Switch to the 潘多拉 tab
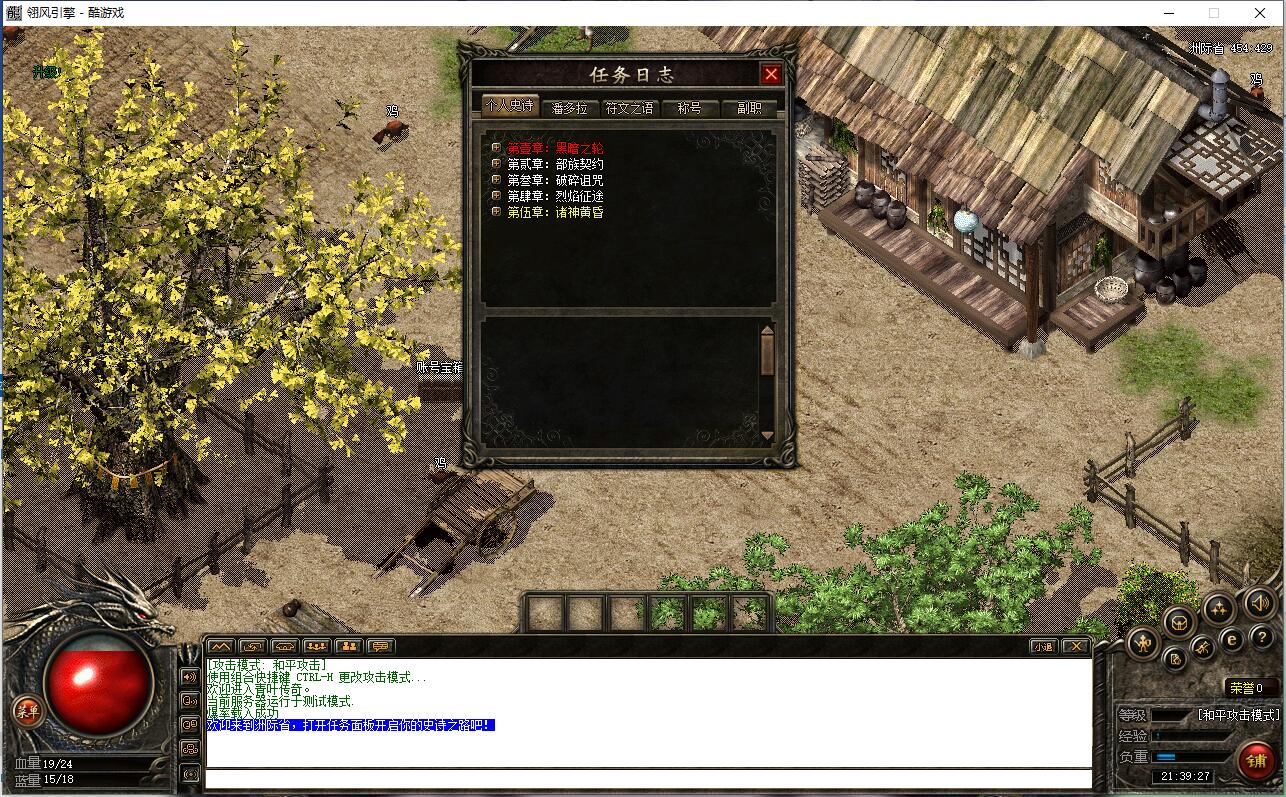This screenshot has width=1286, height=797. coord(569,108)
